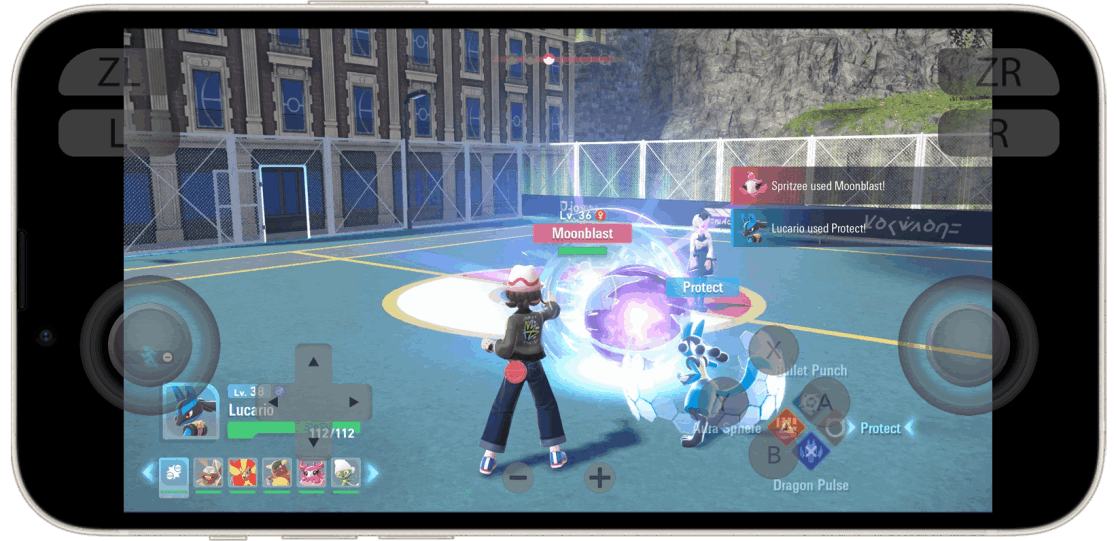The height and width of the screenshot is (541, 1116).
Task: Select the Dragon Pulse move icon
Action: (810, 451)
